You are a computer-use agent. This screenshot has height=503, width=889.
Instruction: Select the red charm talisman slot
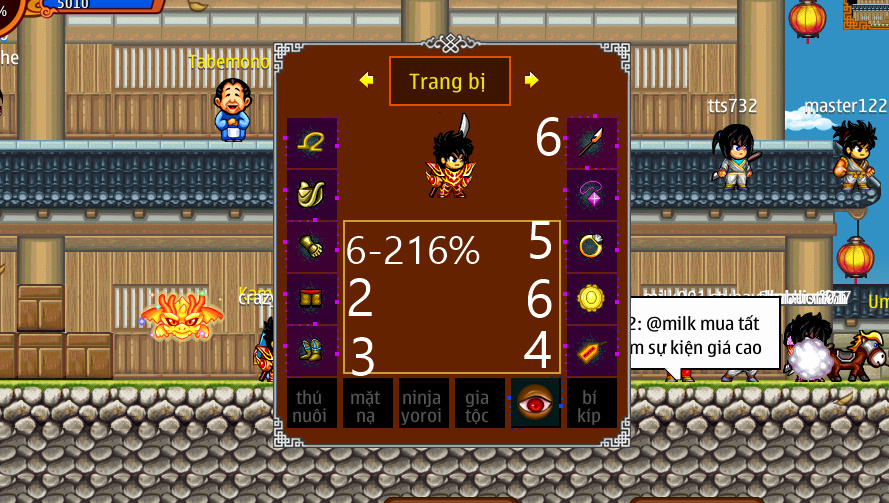592,350
